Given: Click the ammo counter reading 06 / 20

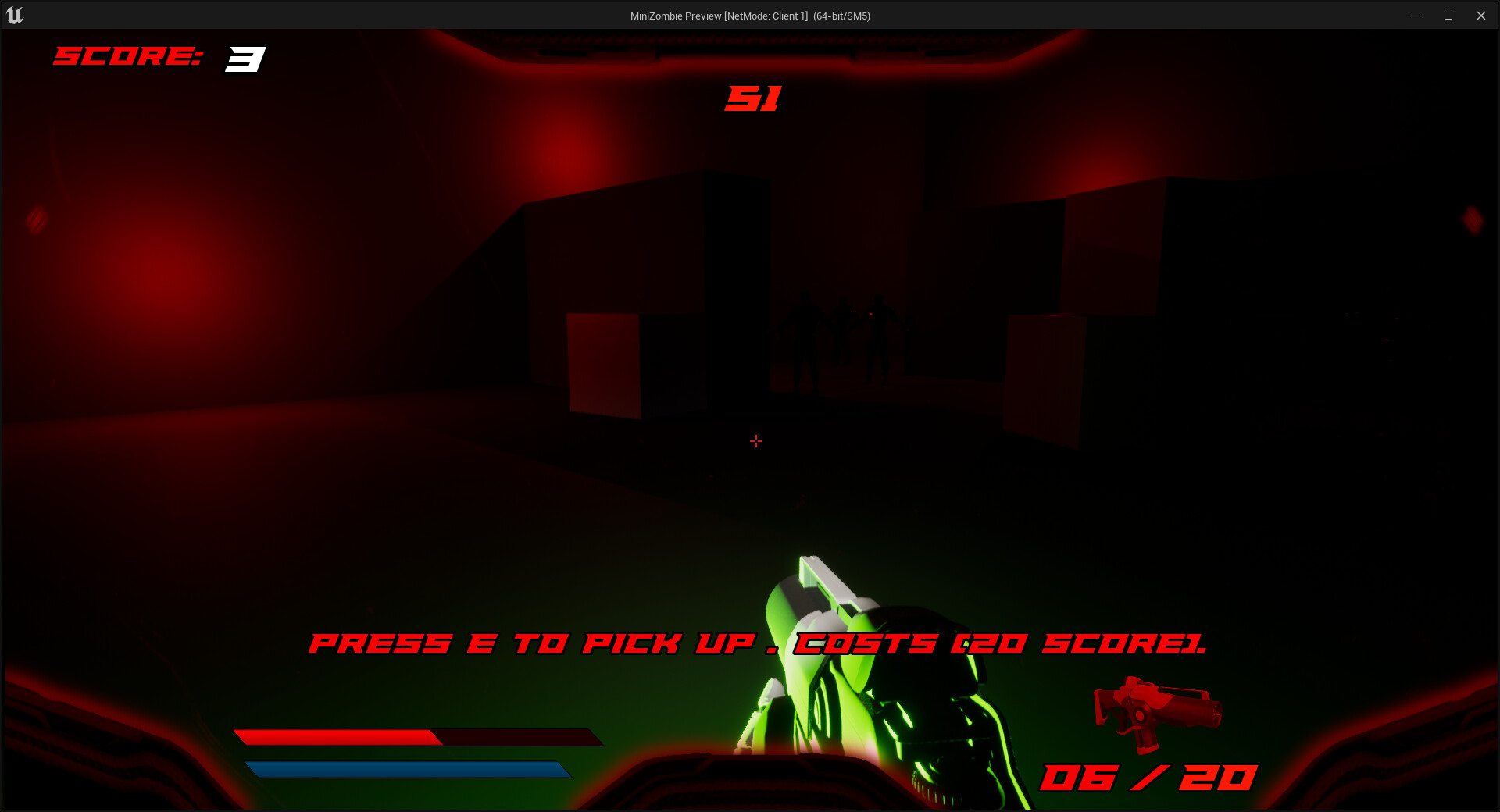Looking at the screenshot, I should click(x=1148, y=777).
